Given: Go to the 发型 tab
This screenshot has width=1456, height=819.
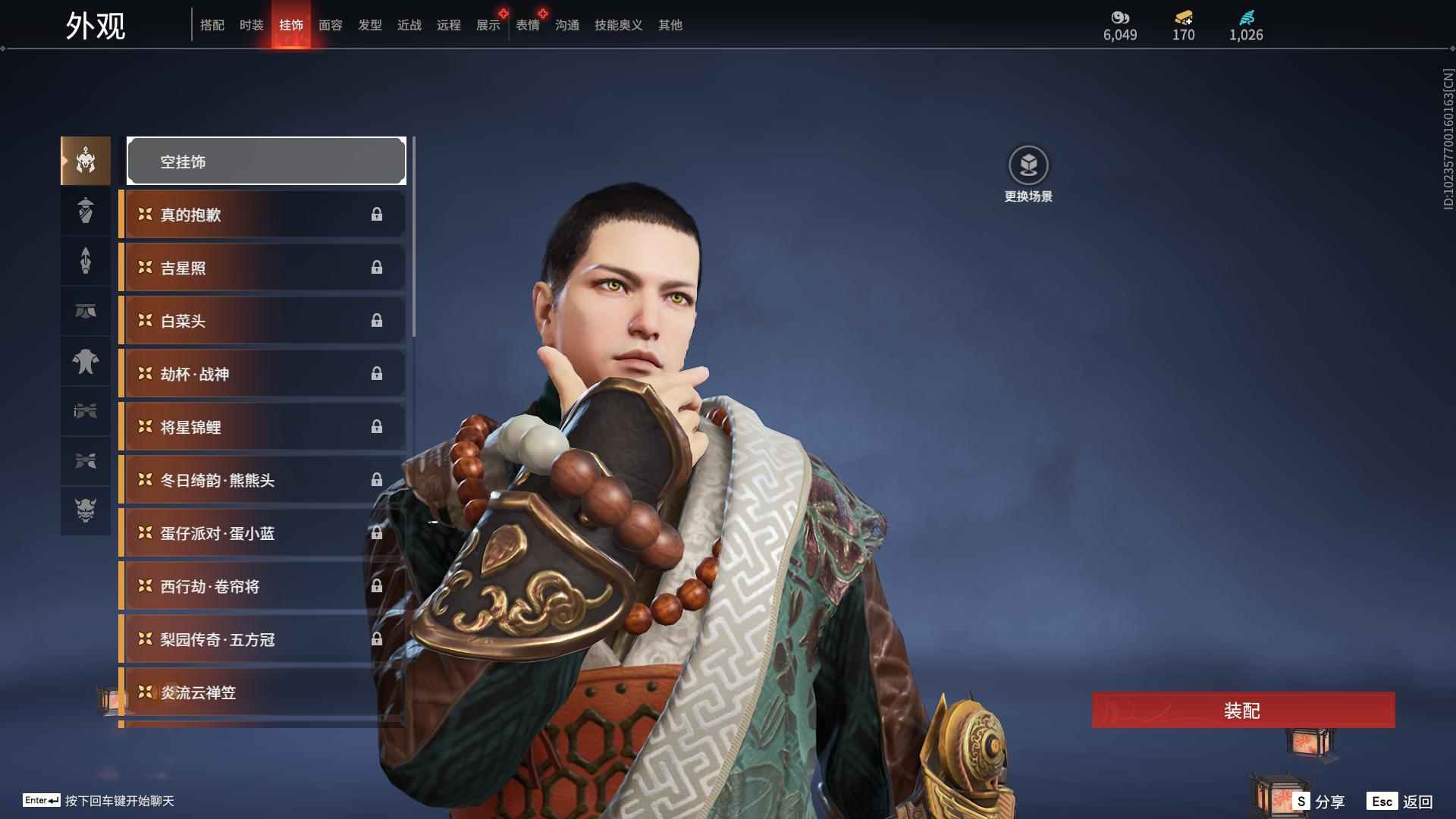Looking at the screenshot, I should coord(369,25).
